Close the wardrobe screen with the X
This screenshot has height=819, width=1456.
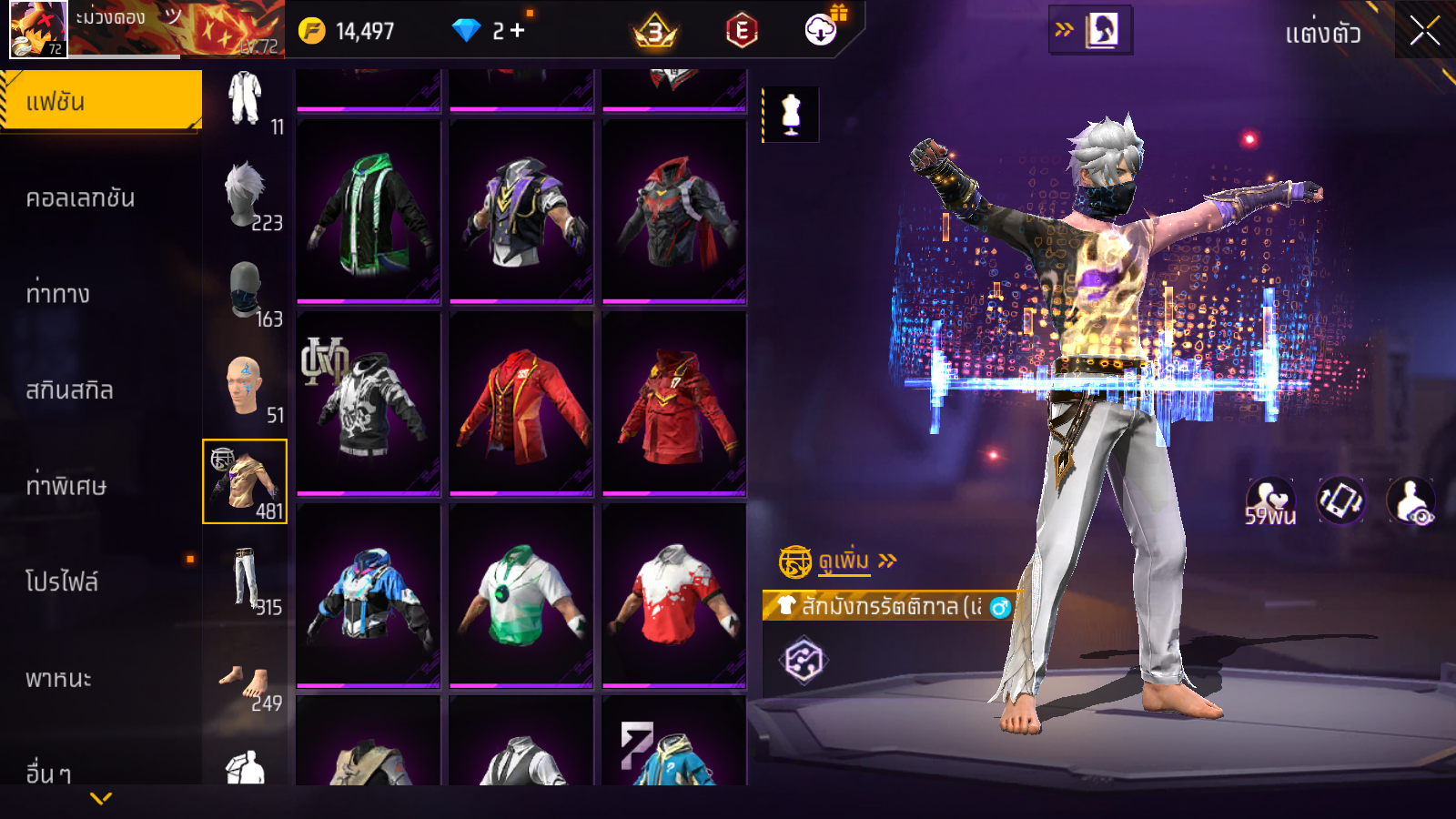coord(1424,31)
